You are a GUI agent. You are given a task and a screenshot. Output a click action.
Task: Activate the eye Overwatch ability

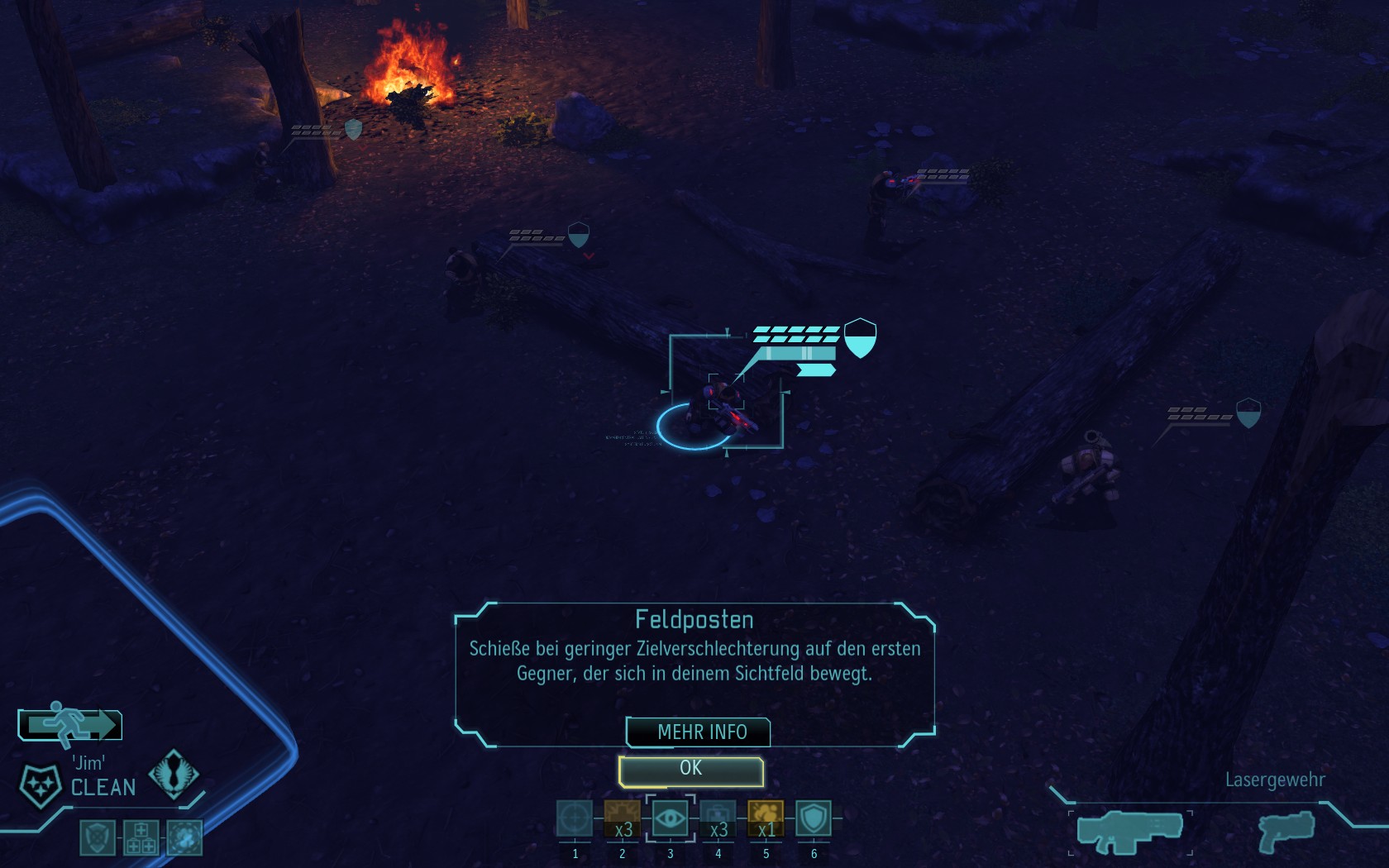(670, 818)
